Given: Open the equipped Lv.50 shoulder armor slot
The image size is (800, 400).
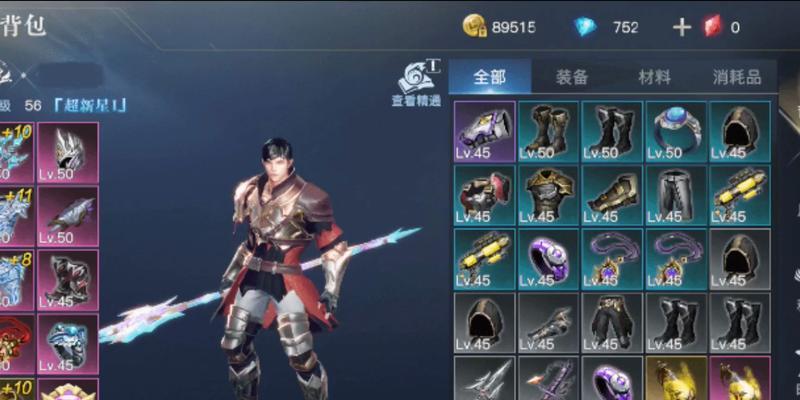Looking at the screenshot, I should pyautogui.click(x=68, y=216).
